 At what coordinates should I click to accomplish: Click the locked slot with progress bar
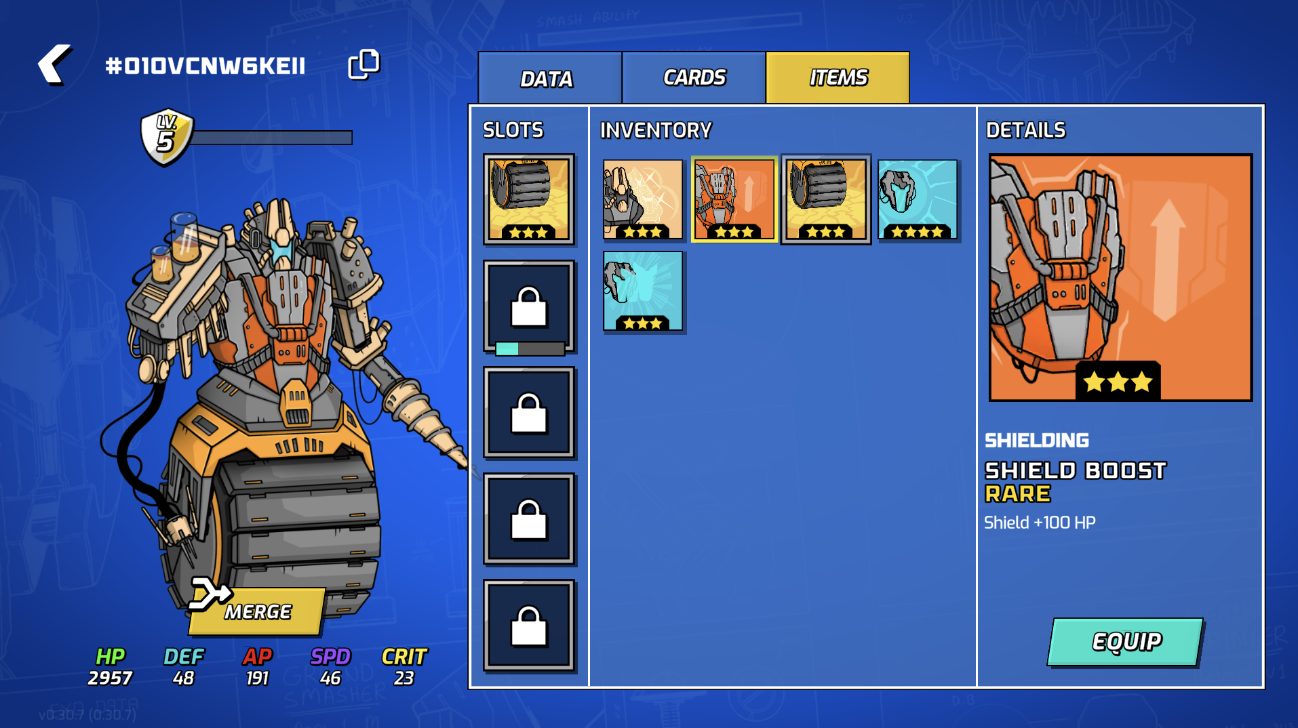click(x=529, y=306)
